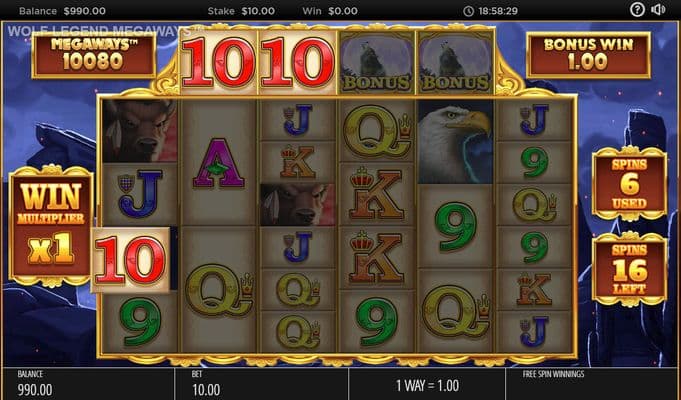
Task: Open the question mark help icon
Action: [637, 10]
